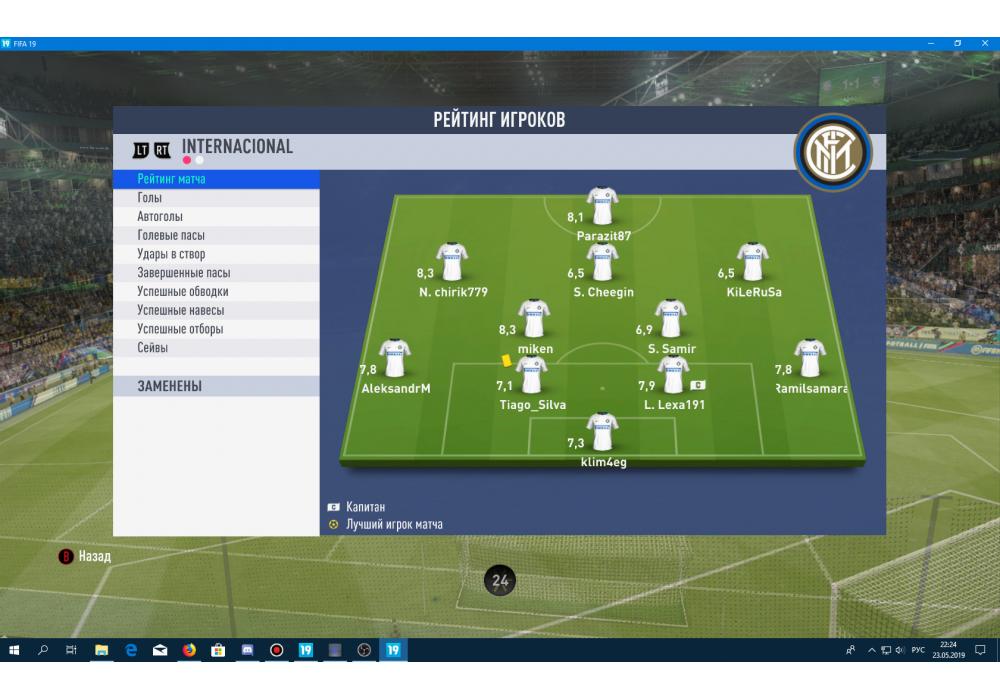1000x700 pixels.
Task: Switch to Завершенные пасы stat
Action: pyautogui.click(x=216, y=273)
